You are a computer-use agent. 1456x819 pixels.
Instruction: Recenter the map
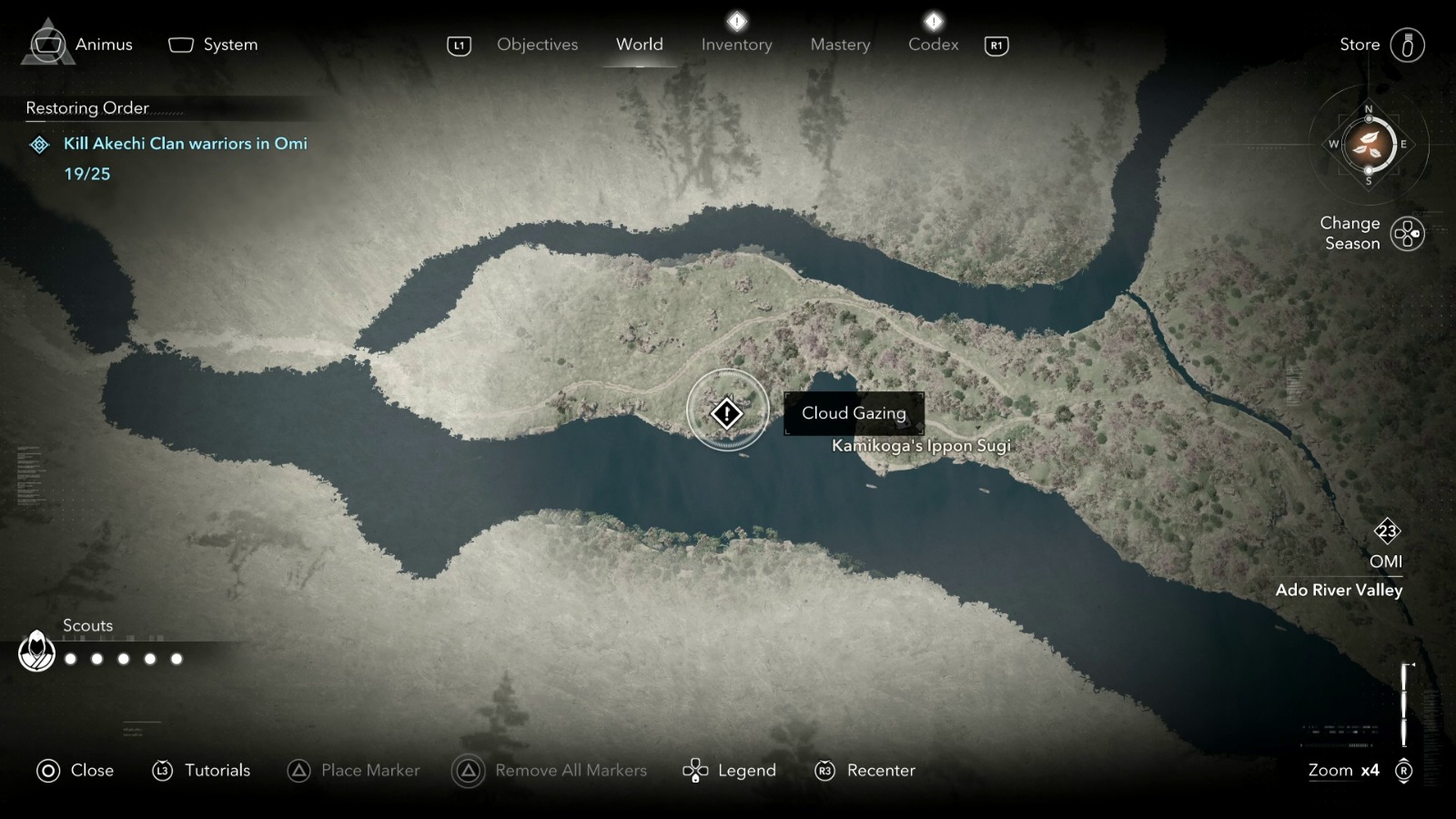pos(864,771)
